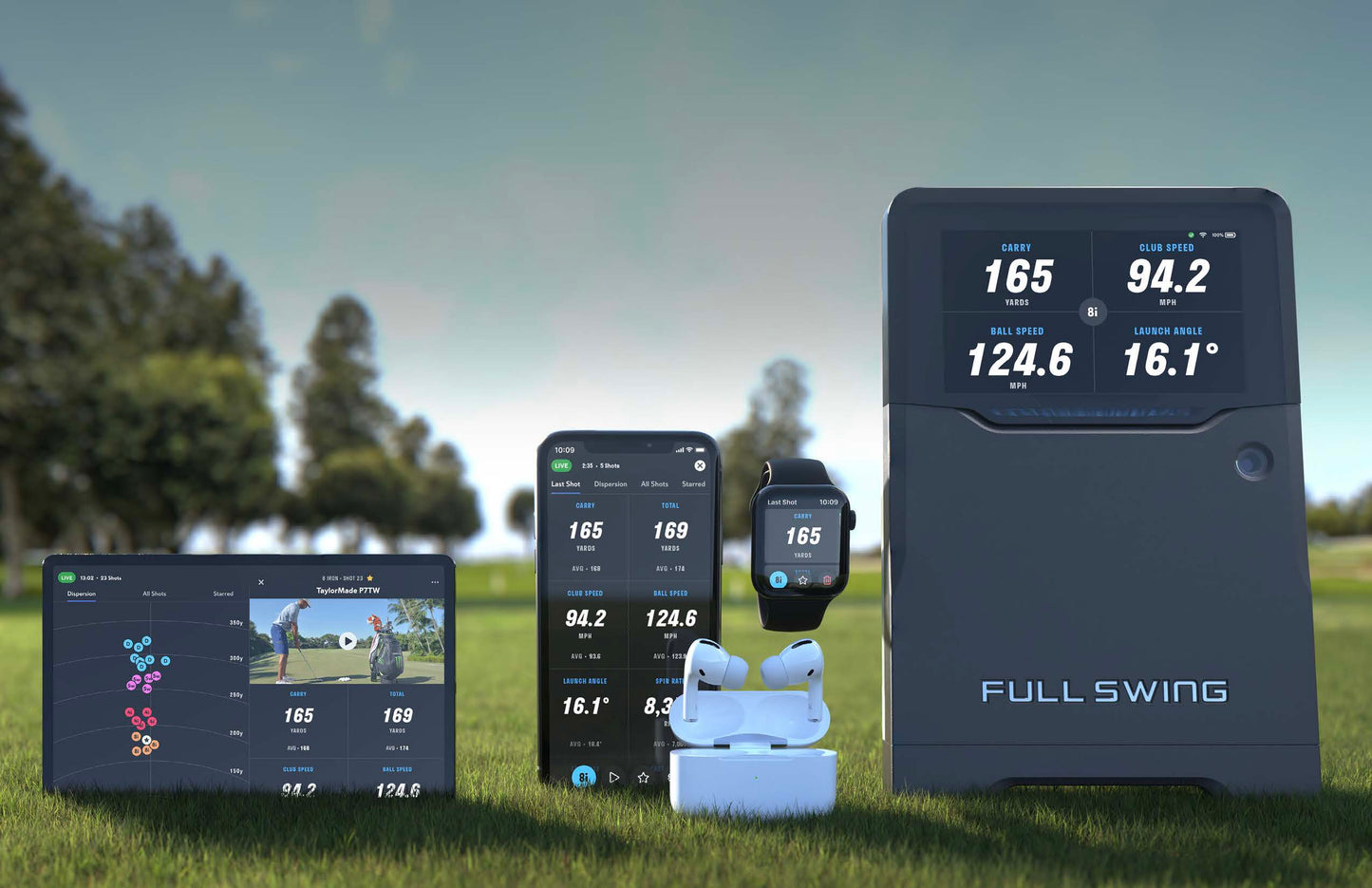Tap the play icon in the phone bottom bar
Image resolution: width=1372 pixels, height=888 pixels.
coord(613,778)
